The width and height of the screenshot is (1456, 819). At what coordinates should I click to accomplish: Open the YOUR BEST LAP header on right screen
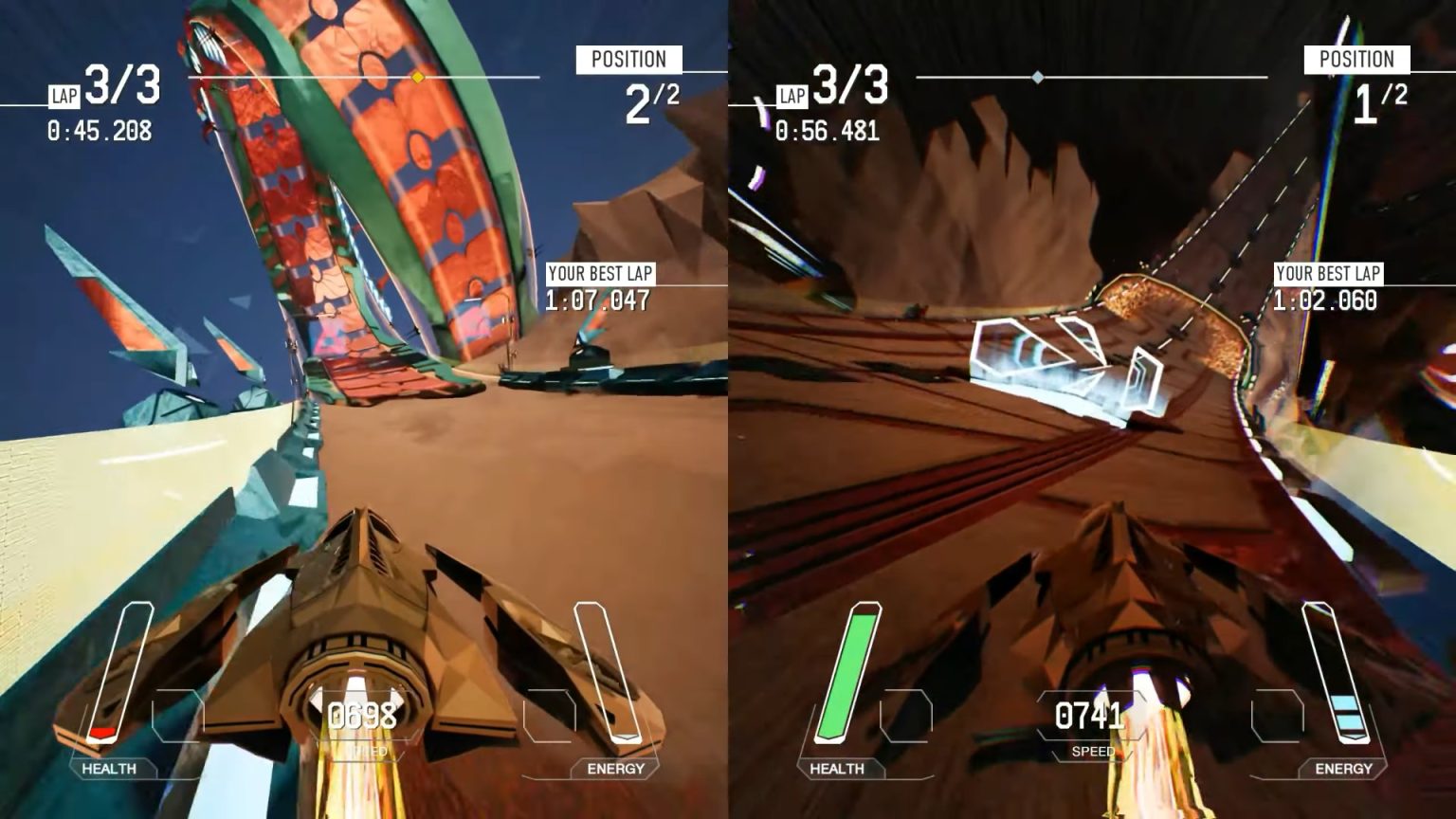(1331, 275)
